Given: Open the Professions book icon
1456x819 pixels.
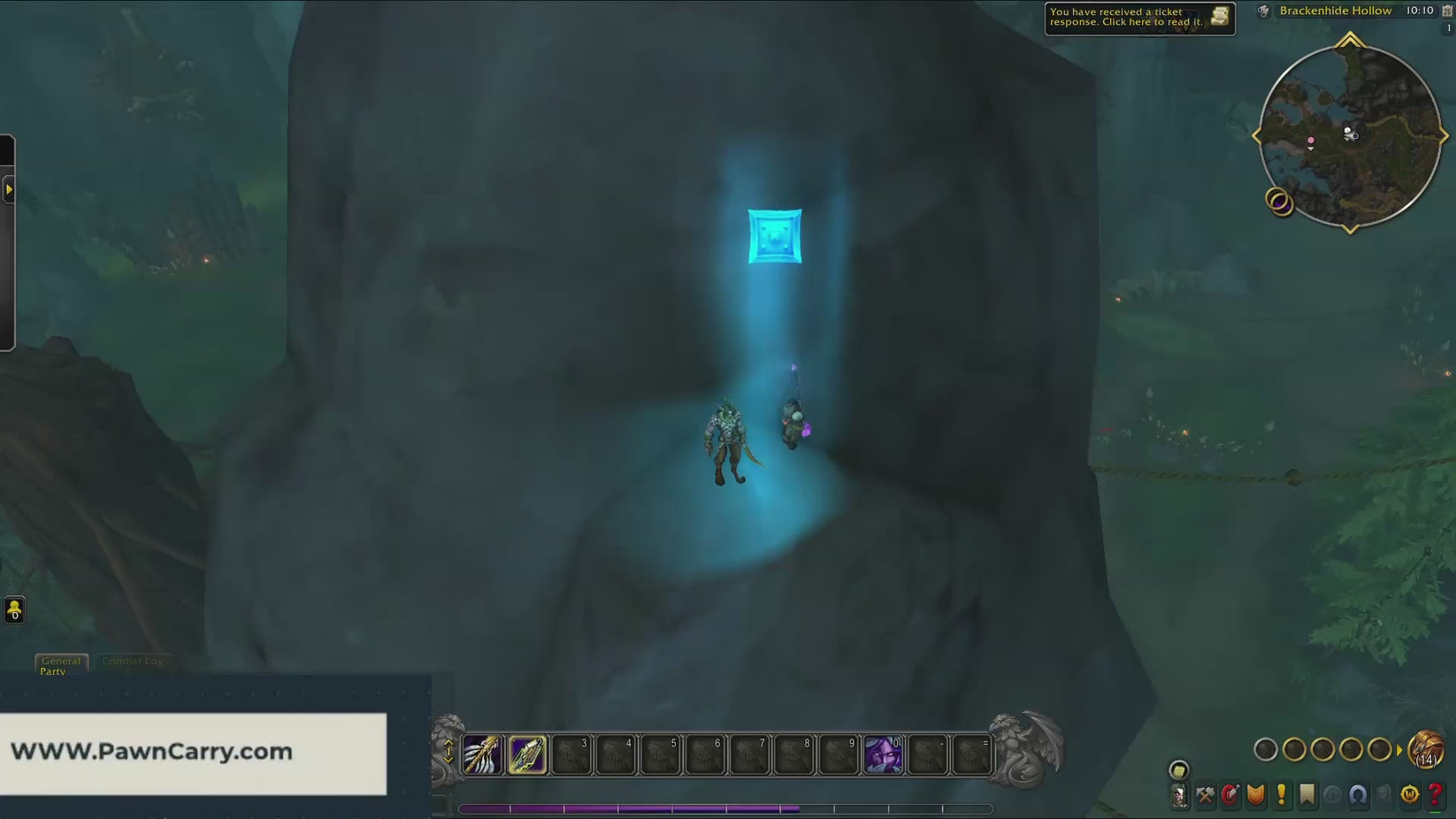Looking at the screenshot, I should click(1205, 794).
